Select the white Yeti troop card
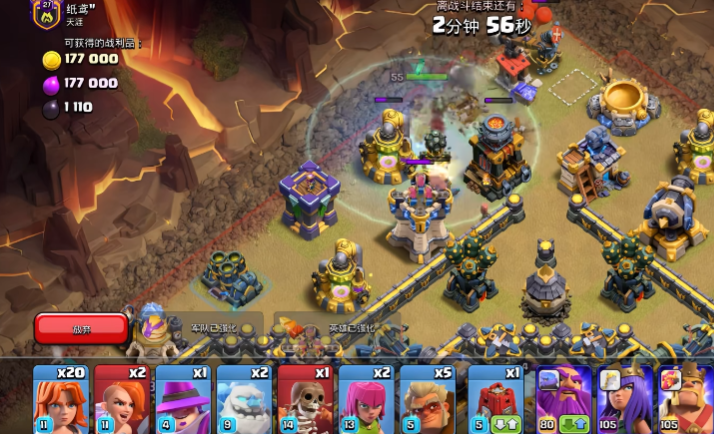The width and height of the screenshot is (714, 434). [x=244, y=398]
